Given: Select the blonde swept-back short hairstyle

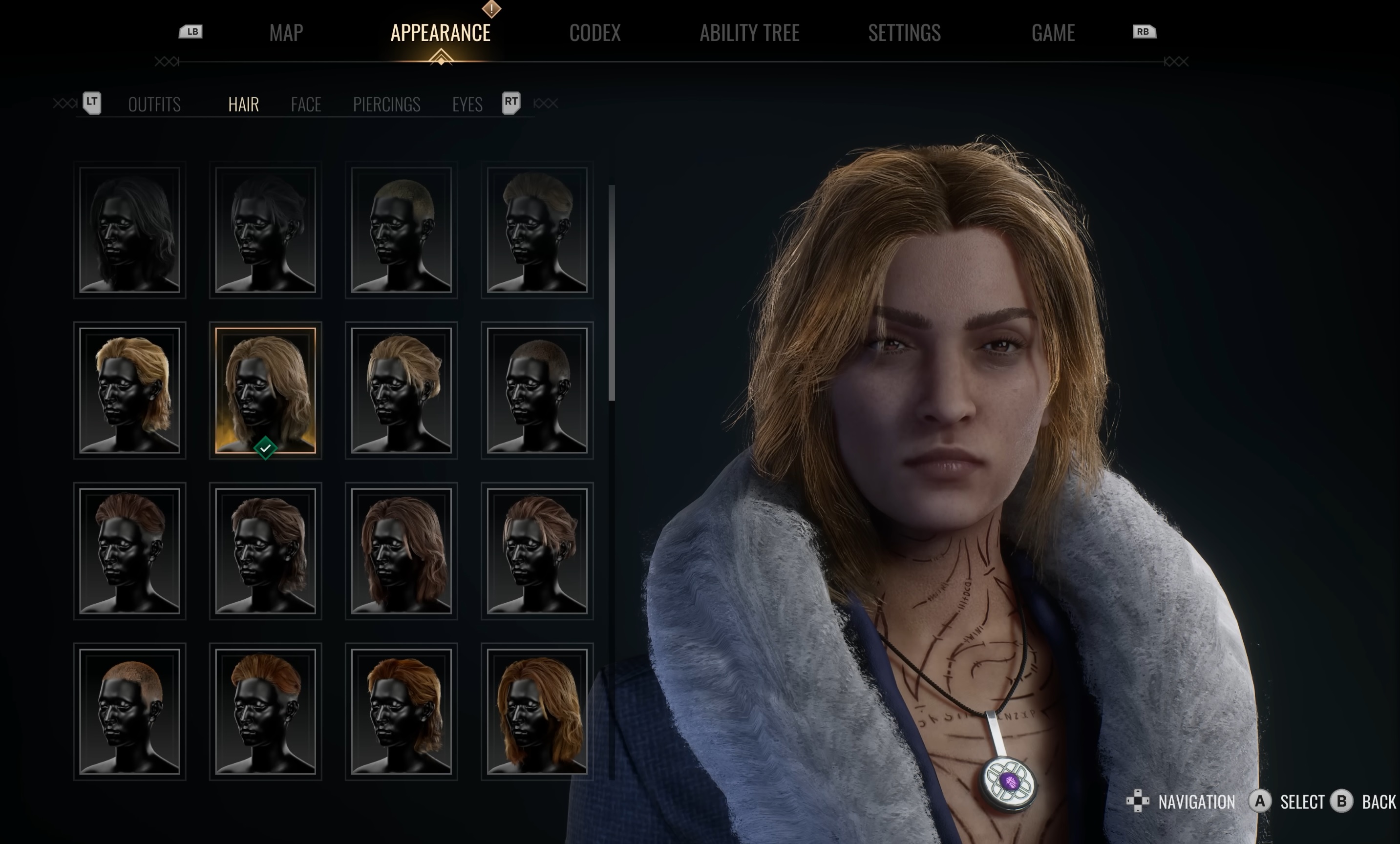Looking at the screenshot, I should click(401, 391).
